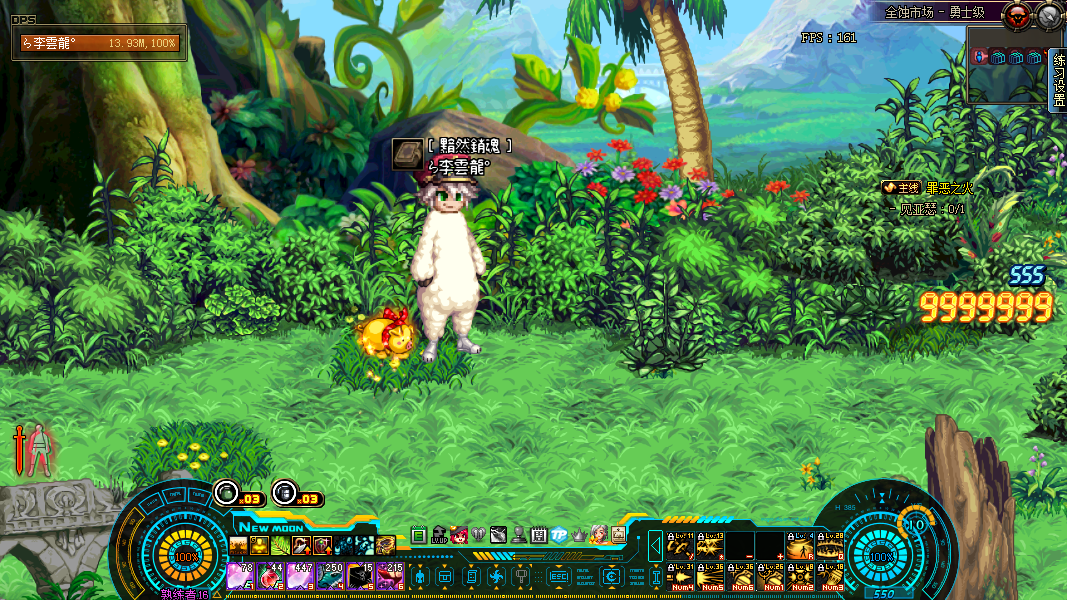Open the 练习设置 practice settings tab
This screenshot has height=600, width=1067.
pyautogui.click(x=1059, y=81)
